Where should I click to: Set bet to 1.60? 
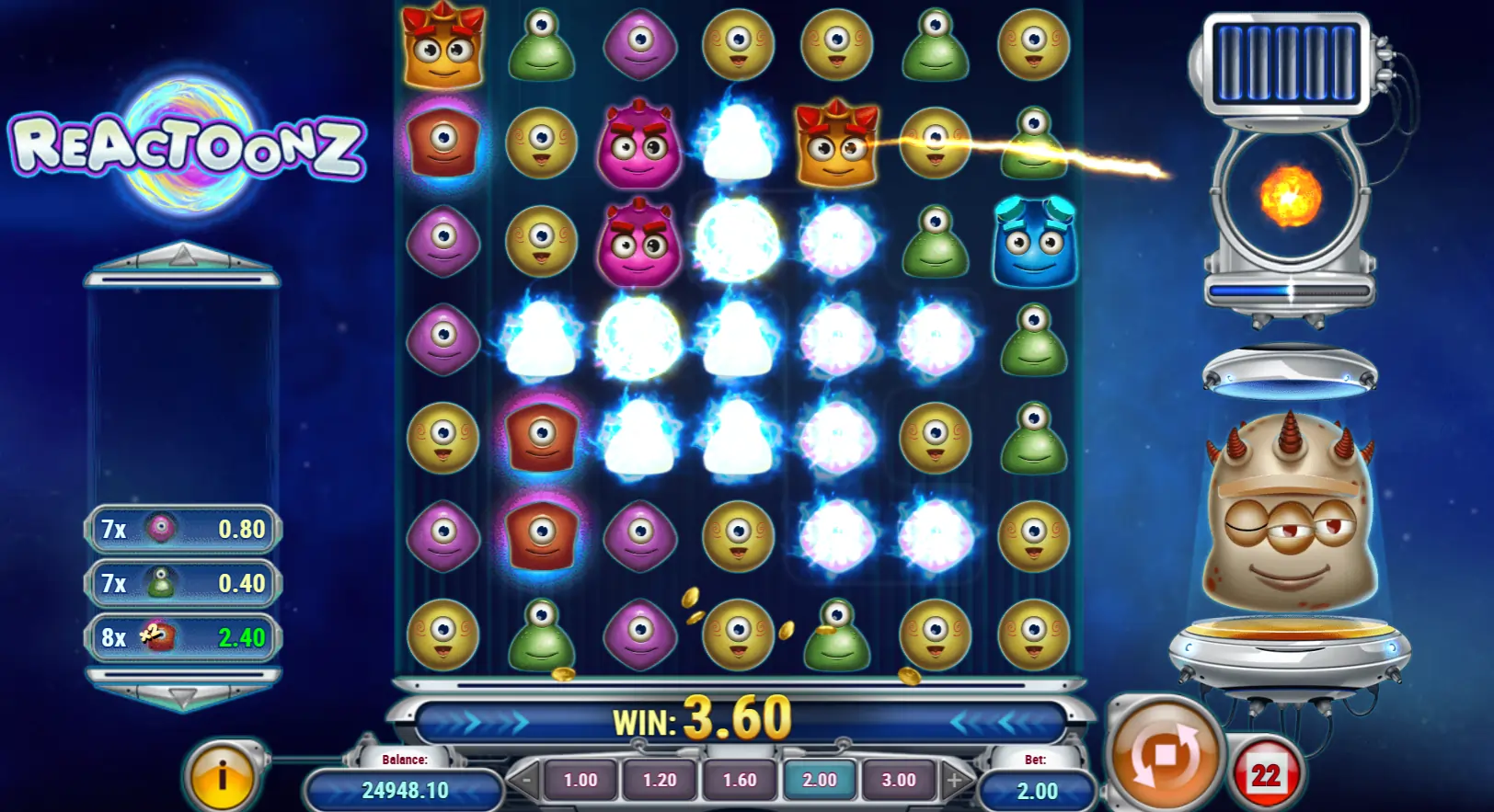pyautogui.click(x=740, y=781)
